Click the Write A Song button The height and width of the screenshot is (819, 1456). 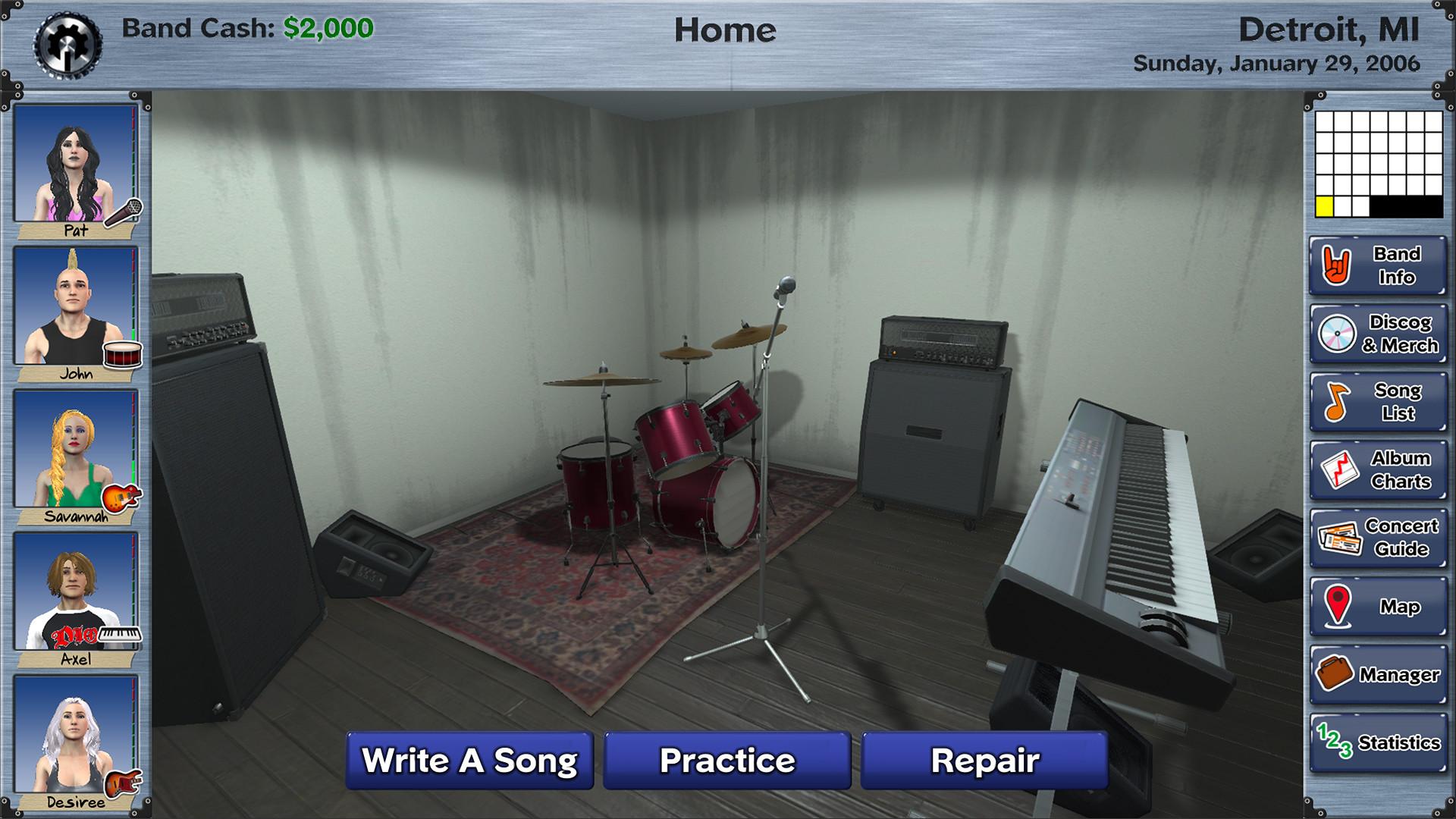coord(469,760)
